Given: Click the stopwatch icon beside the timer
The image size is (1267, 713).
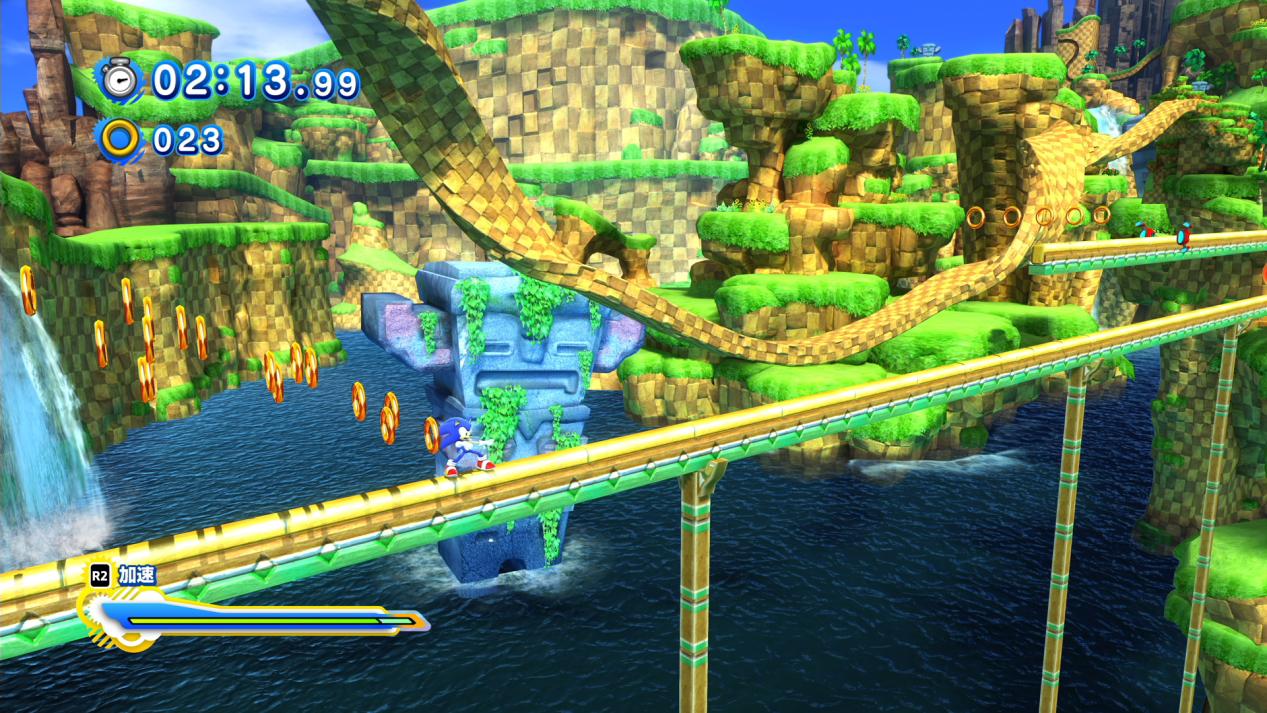Looking at the screenshot, I should (120, 80).
